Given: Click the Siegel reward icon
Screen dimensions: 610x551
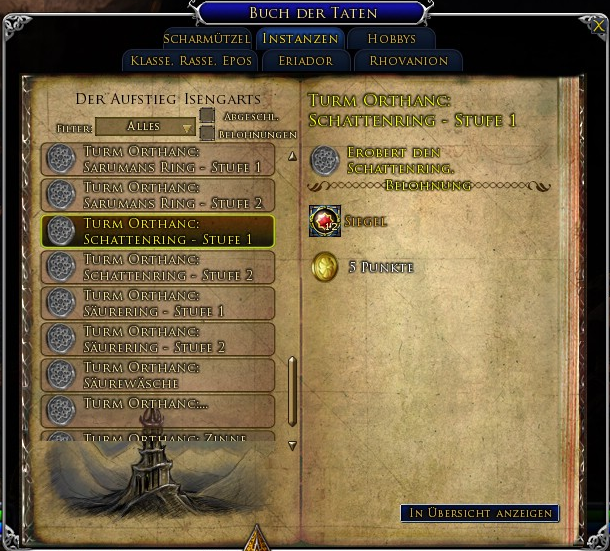Looking at the screenshot, I should 325,221.
